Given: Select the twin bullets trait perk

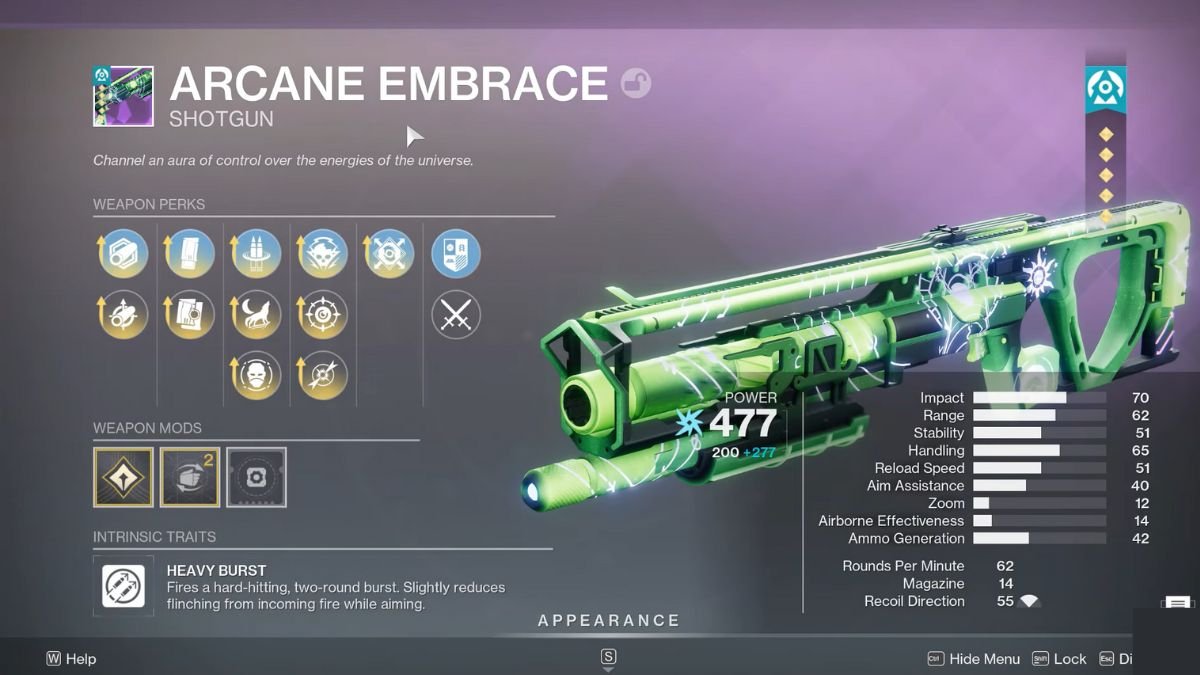Looking at the screenshot, I should tap(256, 254).
